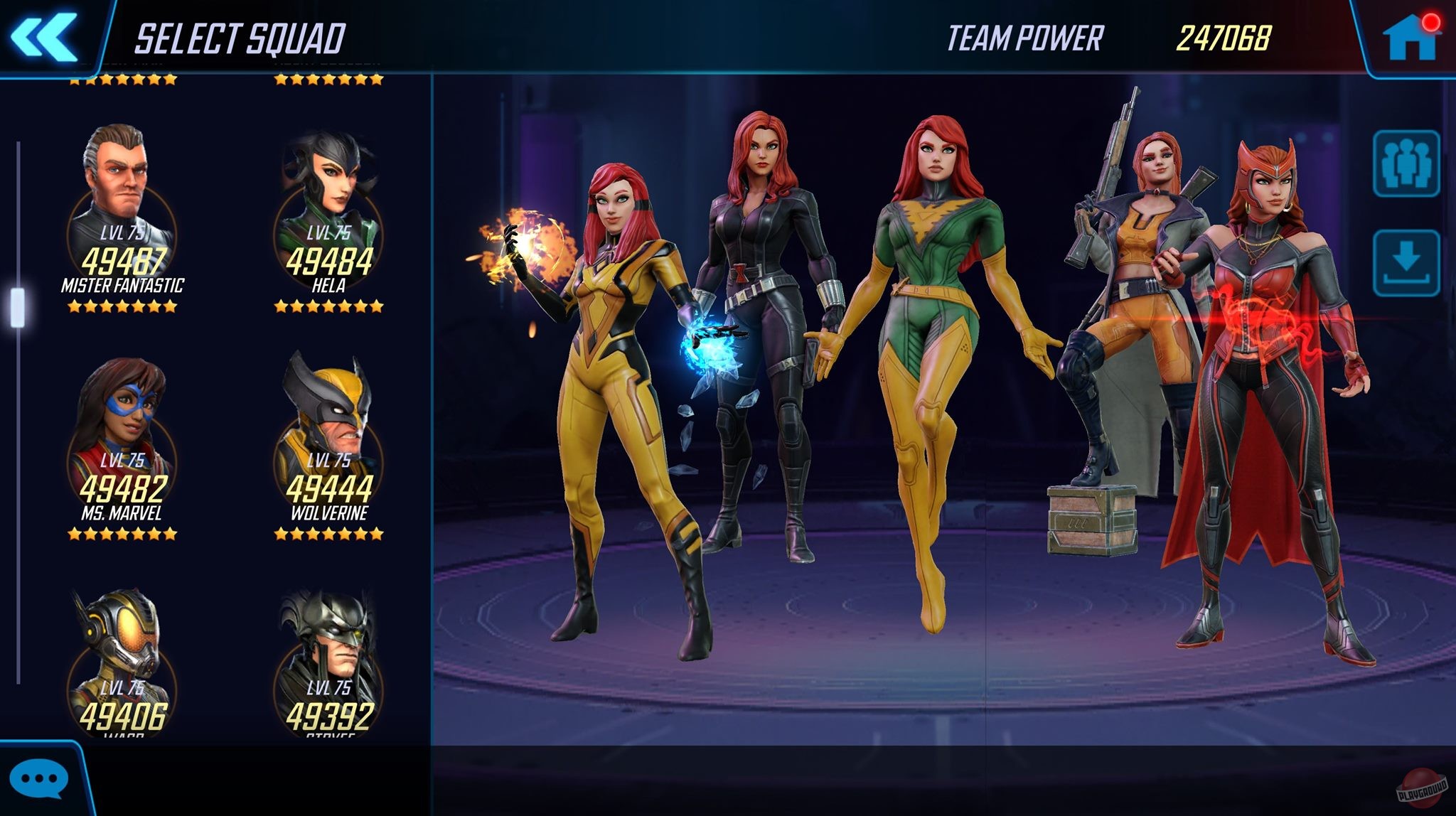Click the save squad download icon
This screenshot has width=1456, height=816.
(1407, 263)
